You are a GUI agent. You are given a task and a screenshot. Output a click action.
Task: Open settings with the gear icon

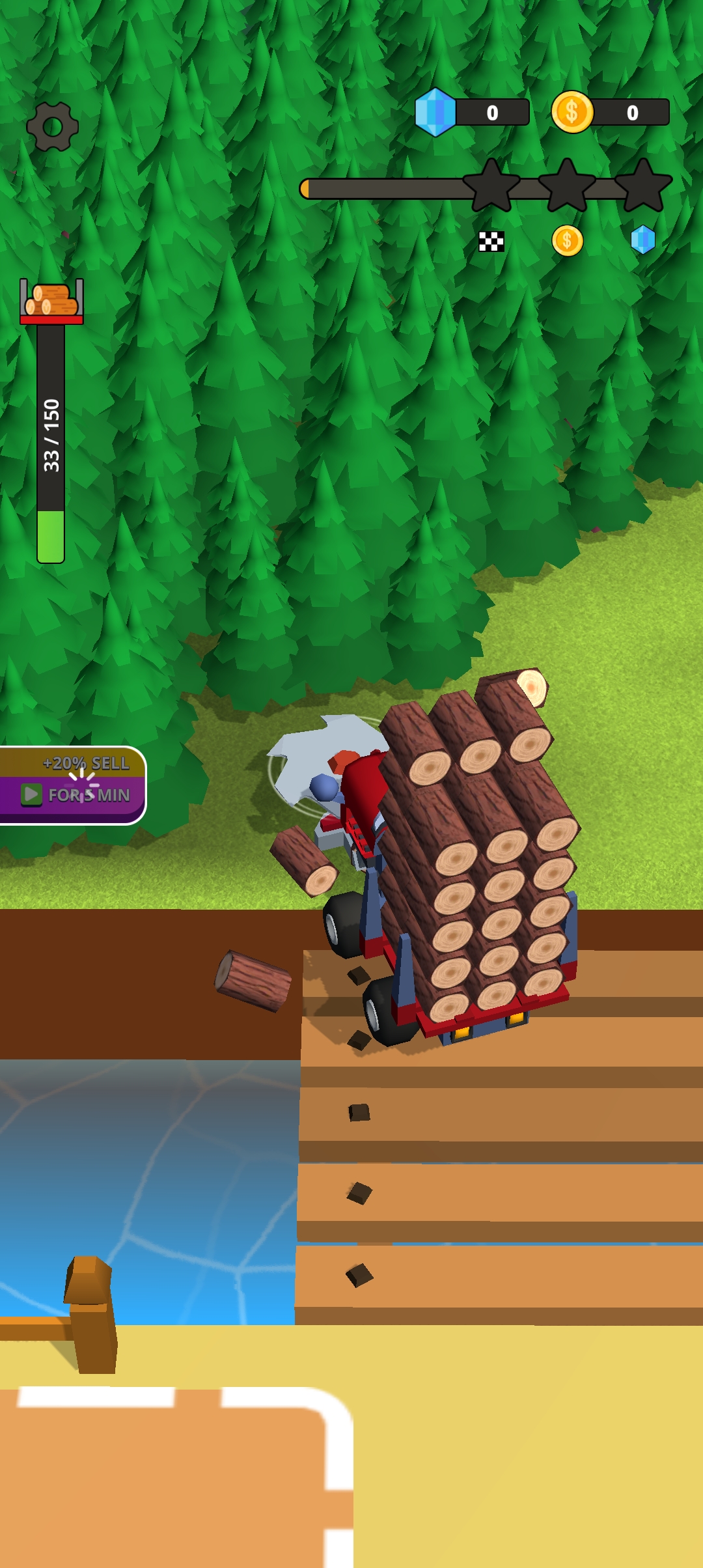pyautogui.click(x=53, y=126)
